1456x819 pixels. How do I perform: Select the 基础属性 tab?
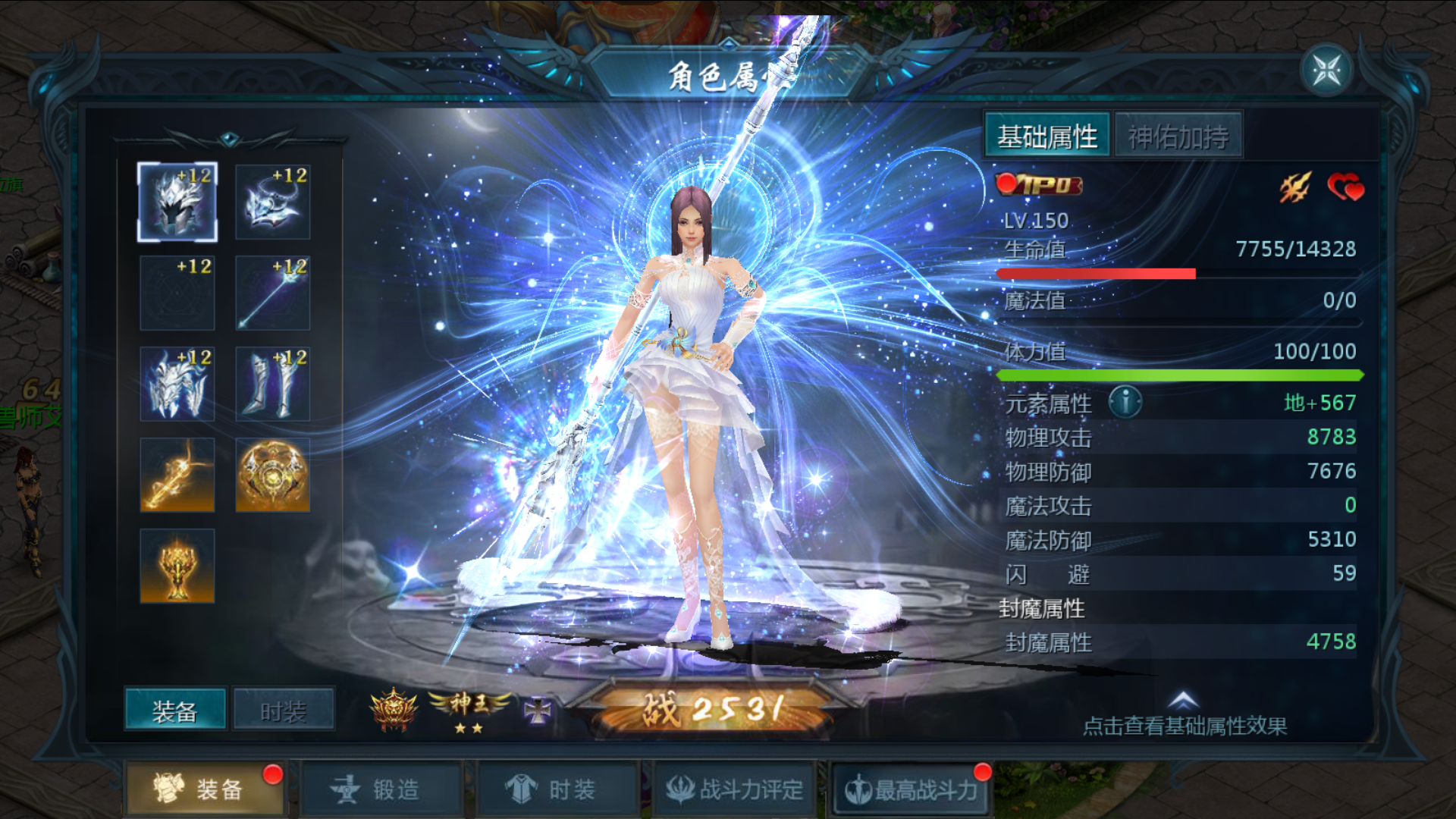[1047, 136]
